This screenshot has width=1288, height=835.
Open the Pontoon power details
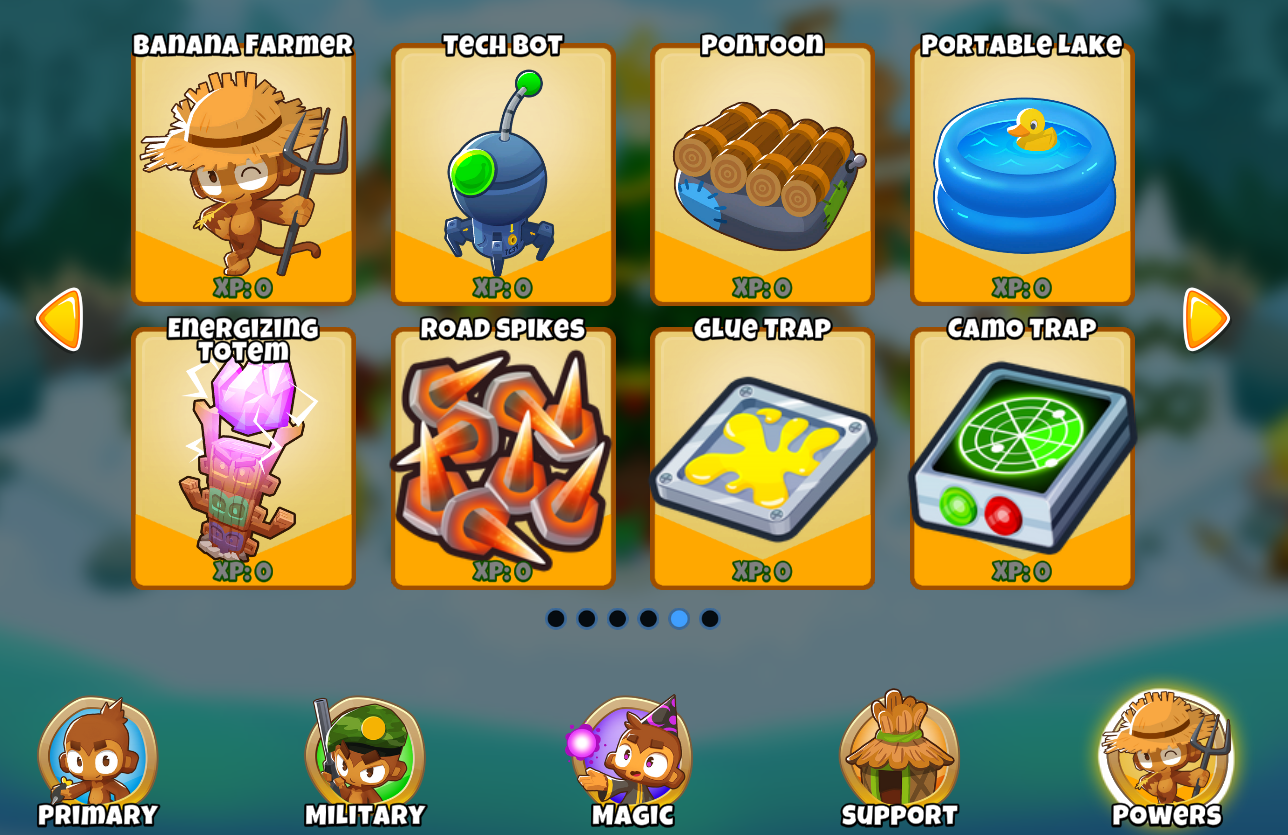[x=762, y=175]
